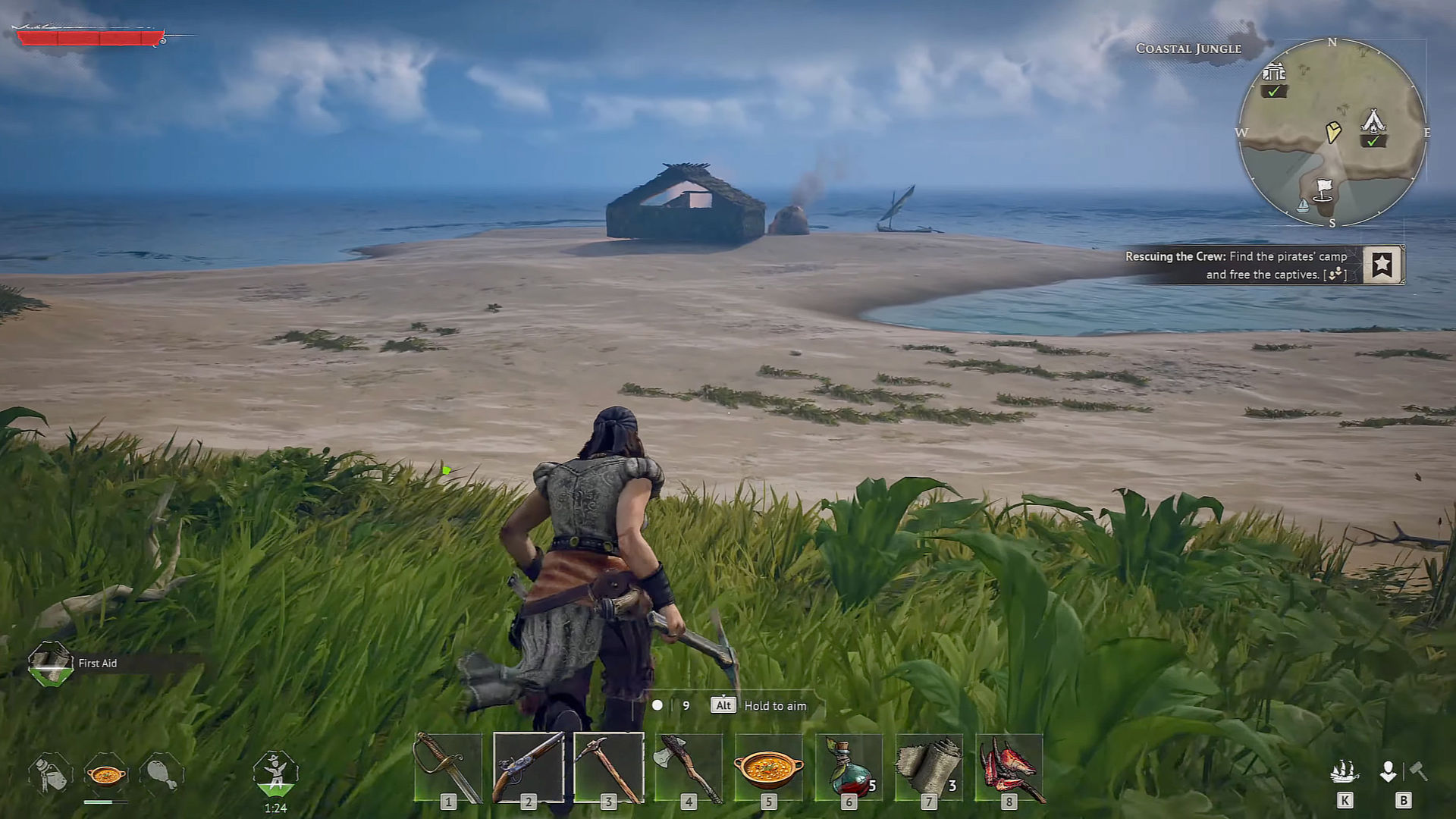Image resolution: width=1456 pixels, height=819 pixels.
Task: Open the ship menu icon
Action: tap(1344, 772)
